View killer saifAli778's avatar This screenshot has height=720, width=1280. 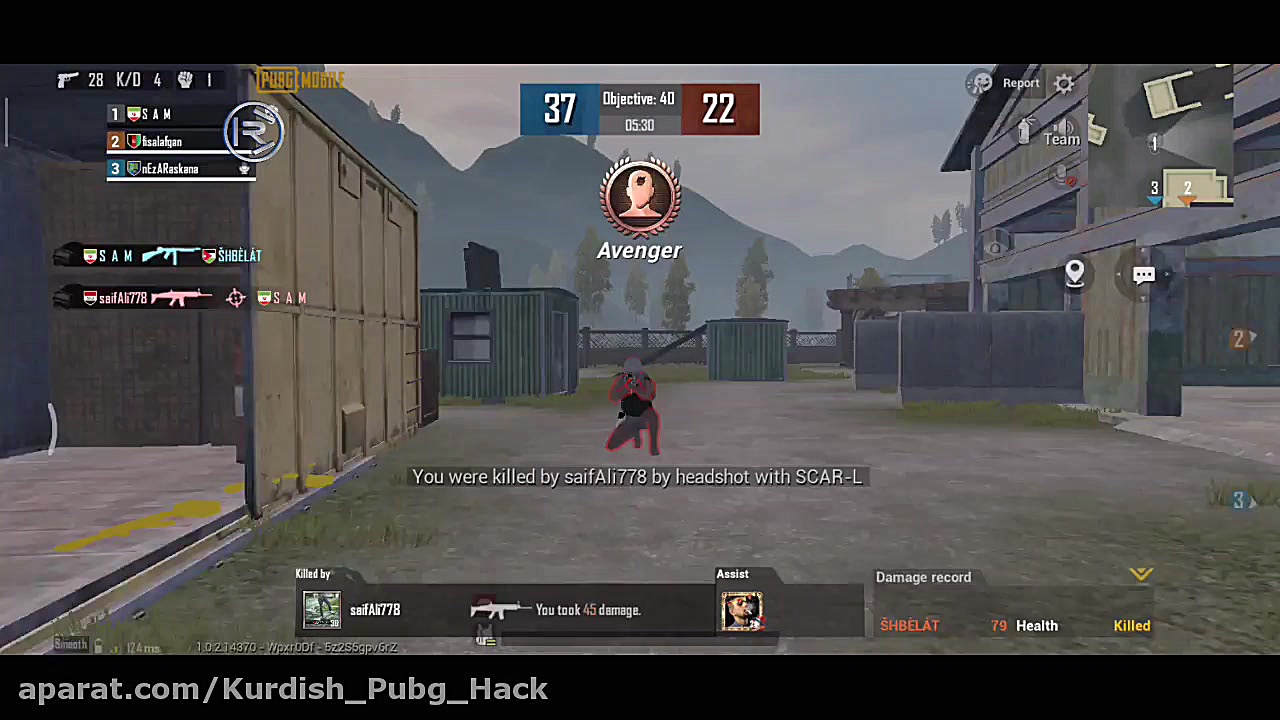pyautogui.click(x=322, y=610)
